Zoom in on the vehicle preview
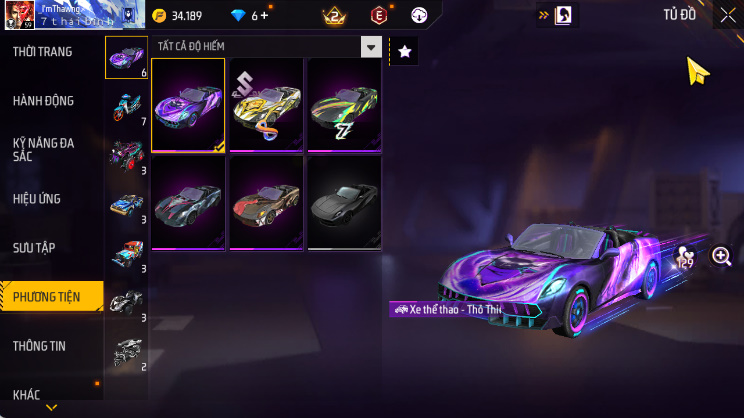 point(721,257)
